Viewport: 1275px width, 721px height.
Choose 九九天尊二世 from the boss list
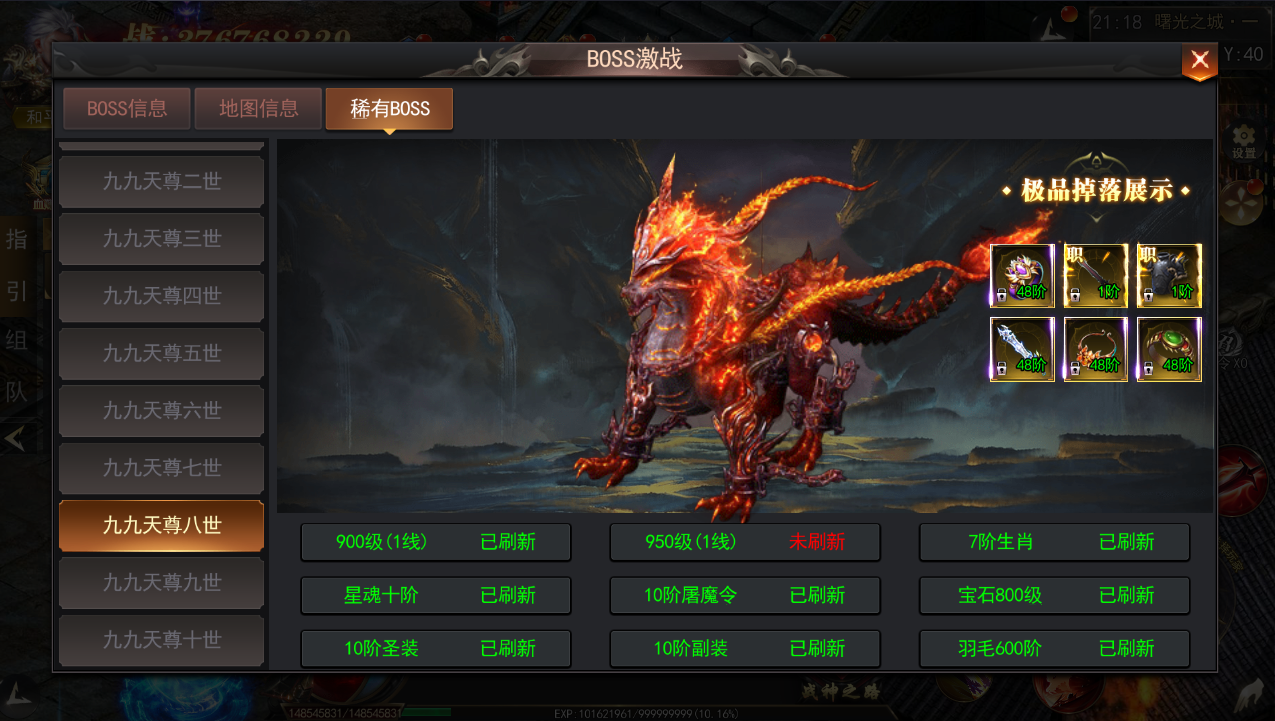(162, 181)
